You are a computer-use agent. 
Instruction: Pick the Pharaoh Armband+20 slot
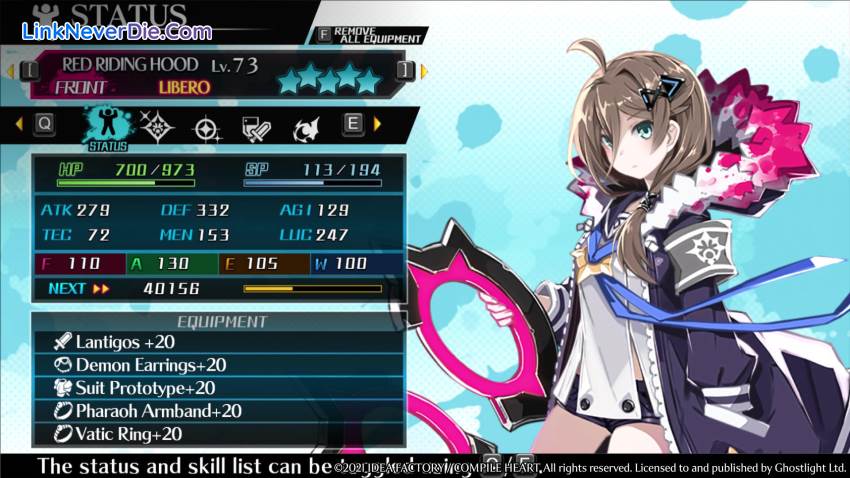(218, 411)
